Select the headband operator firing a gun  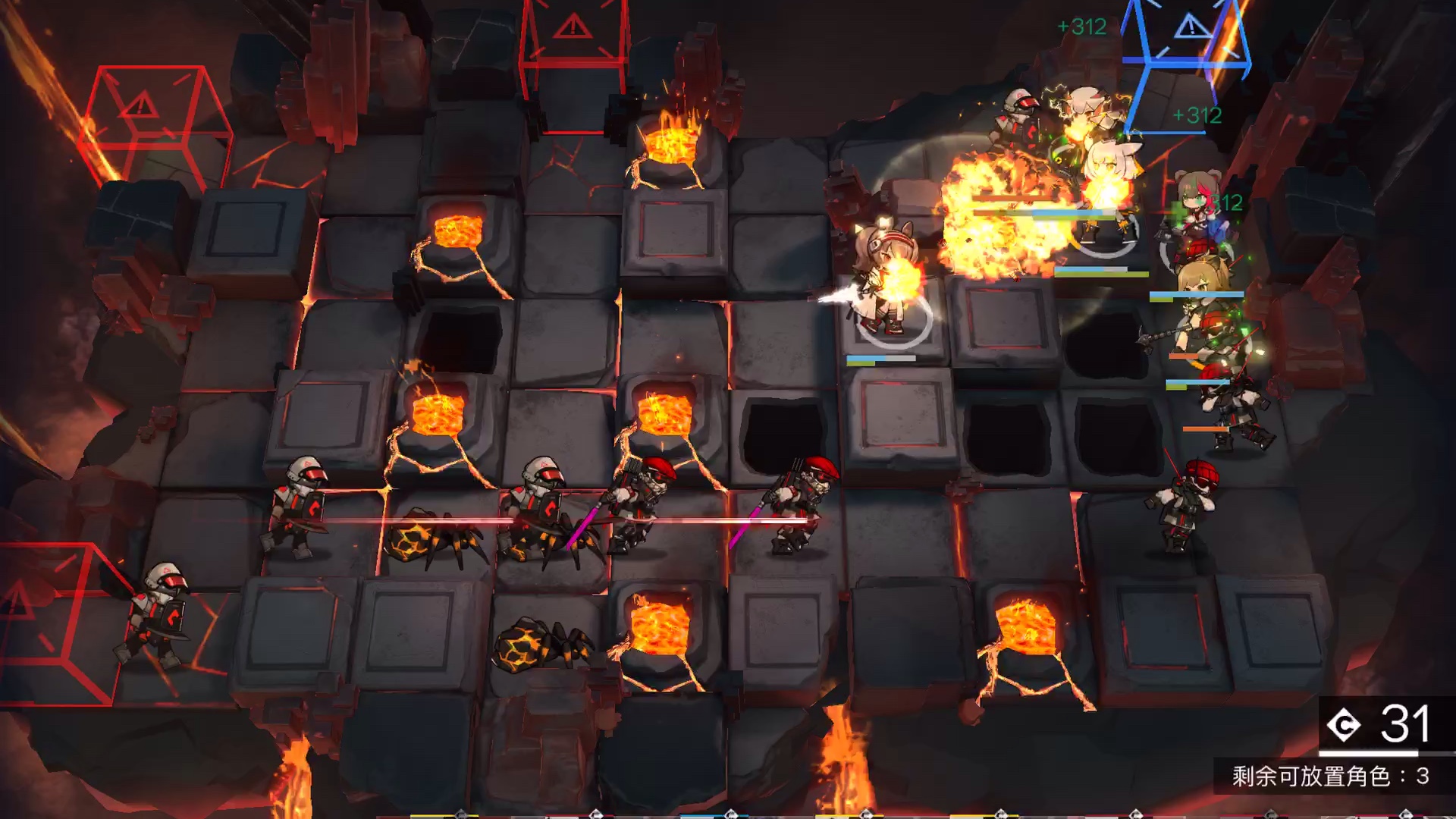883,278
